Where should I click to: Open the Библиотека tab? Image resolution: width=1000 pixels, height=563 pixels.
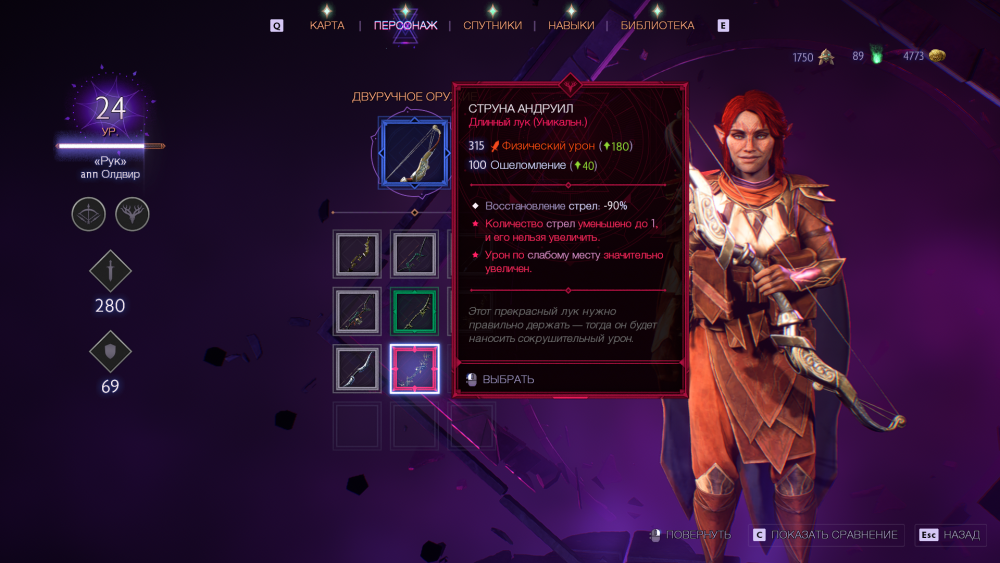pos(657,25)
